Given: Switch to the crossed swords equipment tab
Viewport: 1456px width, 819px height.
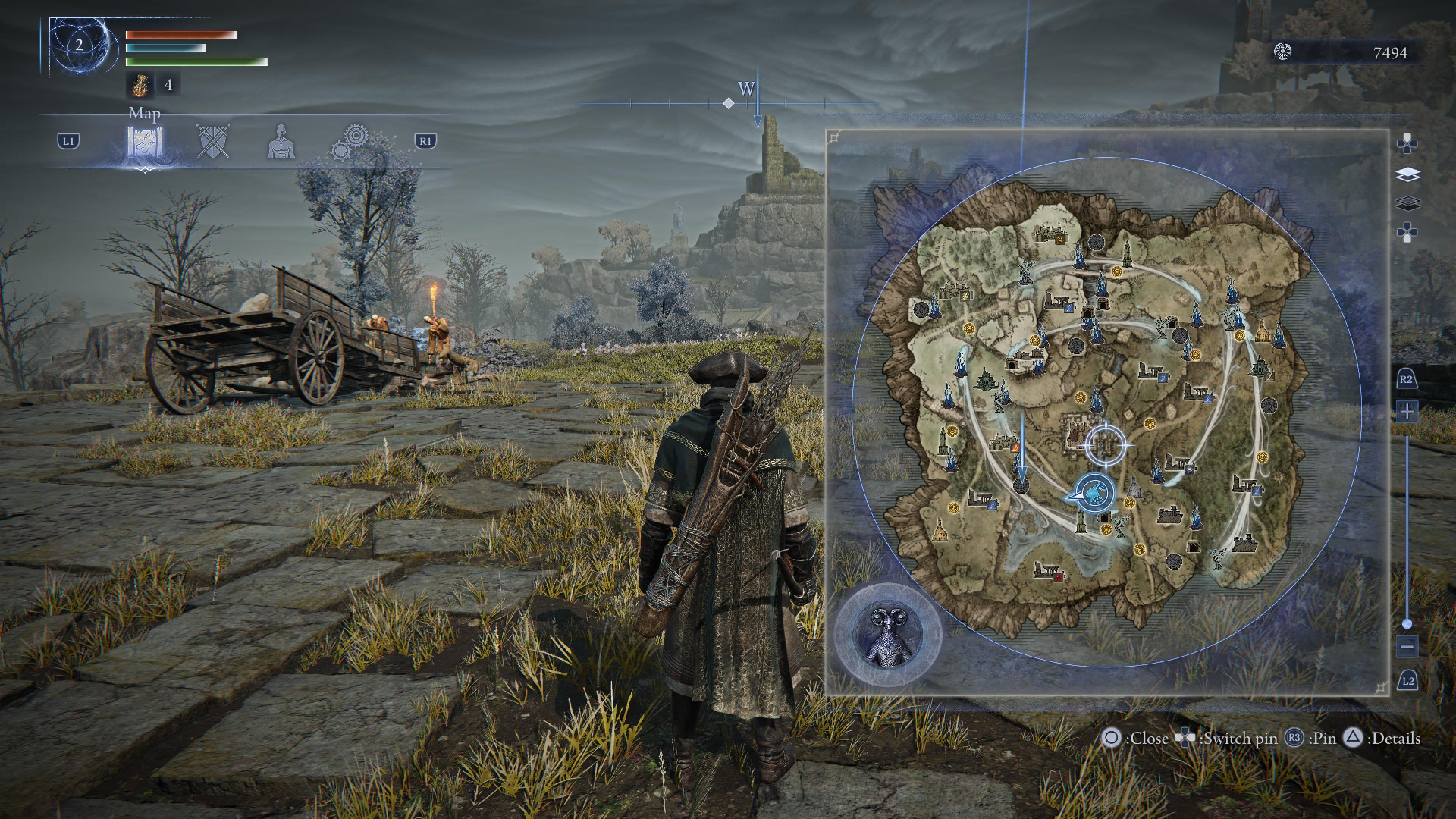Looking at the screenshot, I should click(212, 142).
